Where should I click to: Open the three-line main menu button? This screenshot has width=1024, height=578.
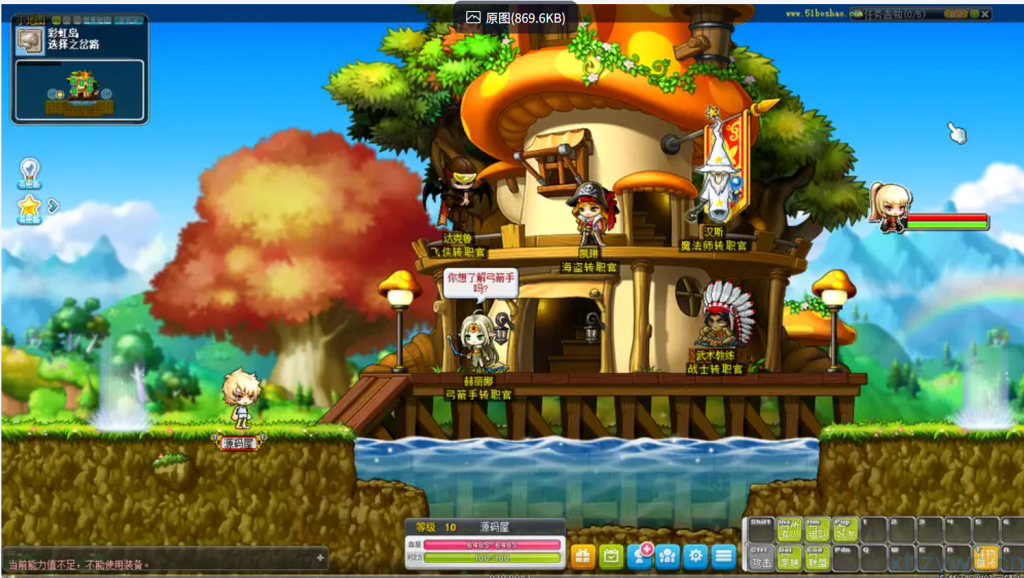tap(724, 556)
